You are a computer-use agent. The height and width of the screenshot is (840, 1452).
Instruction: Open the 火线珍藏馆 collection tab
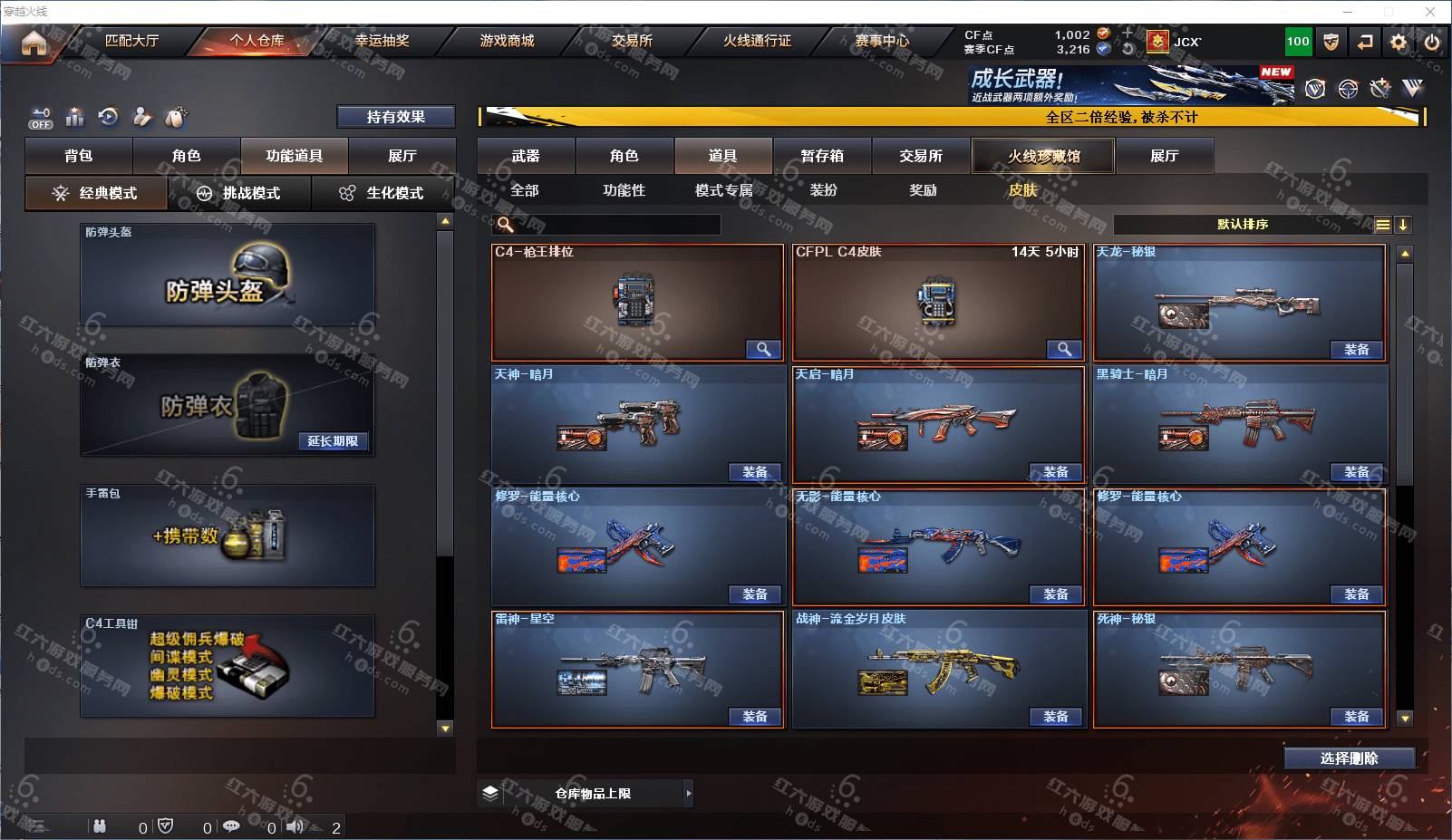[1043, 156]
